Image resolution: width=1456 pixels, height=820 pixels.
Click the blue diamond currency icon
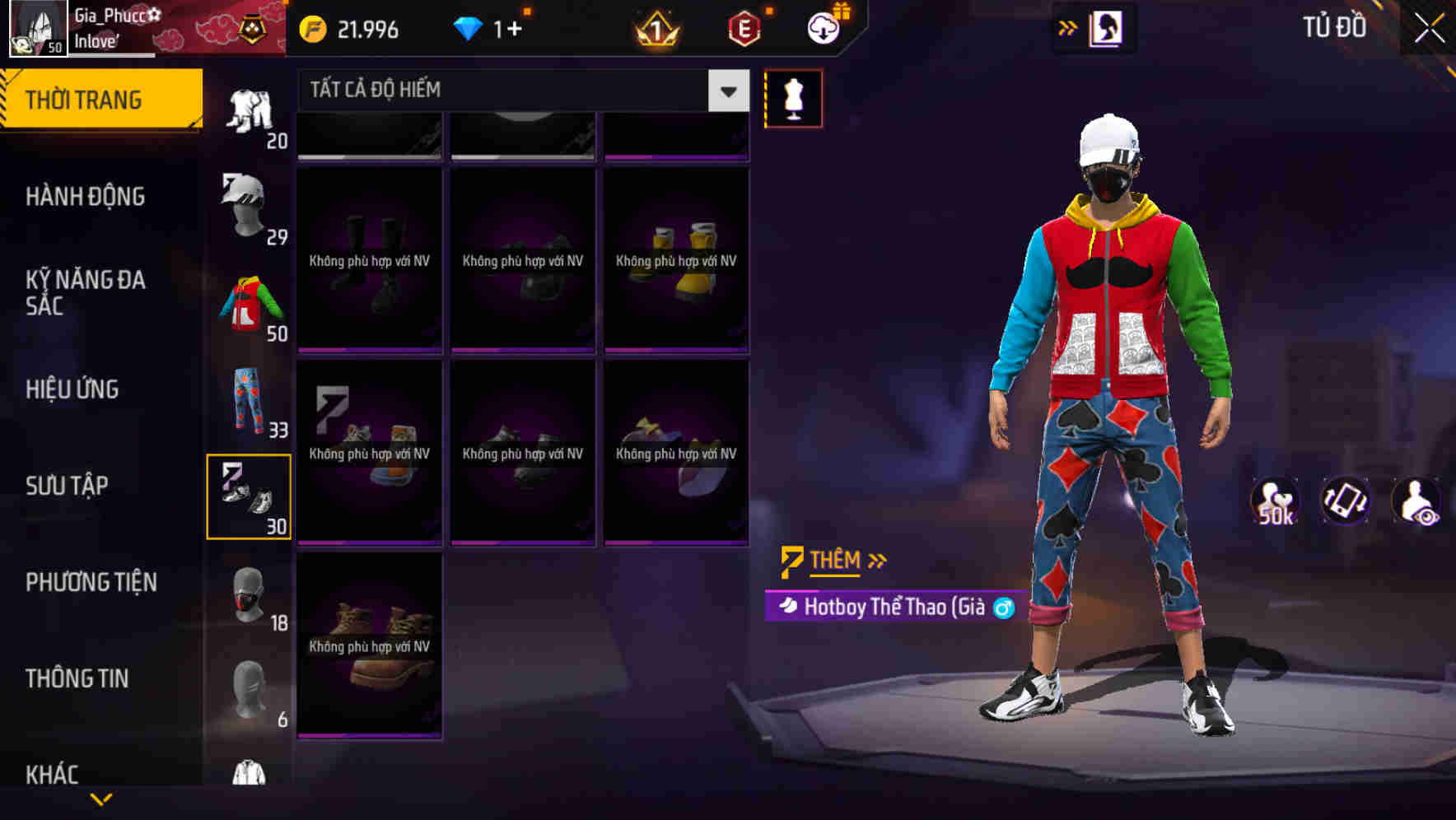point(469,27)
